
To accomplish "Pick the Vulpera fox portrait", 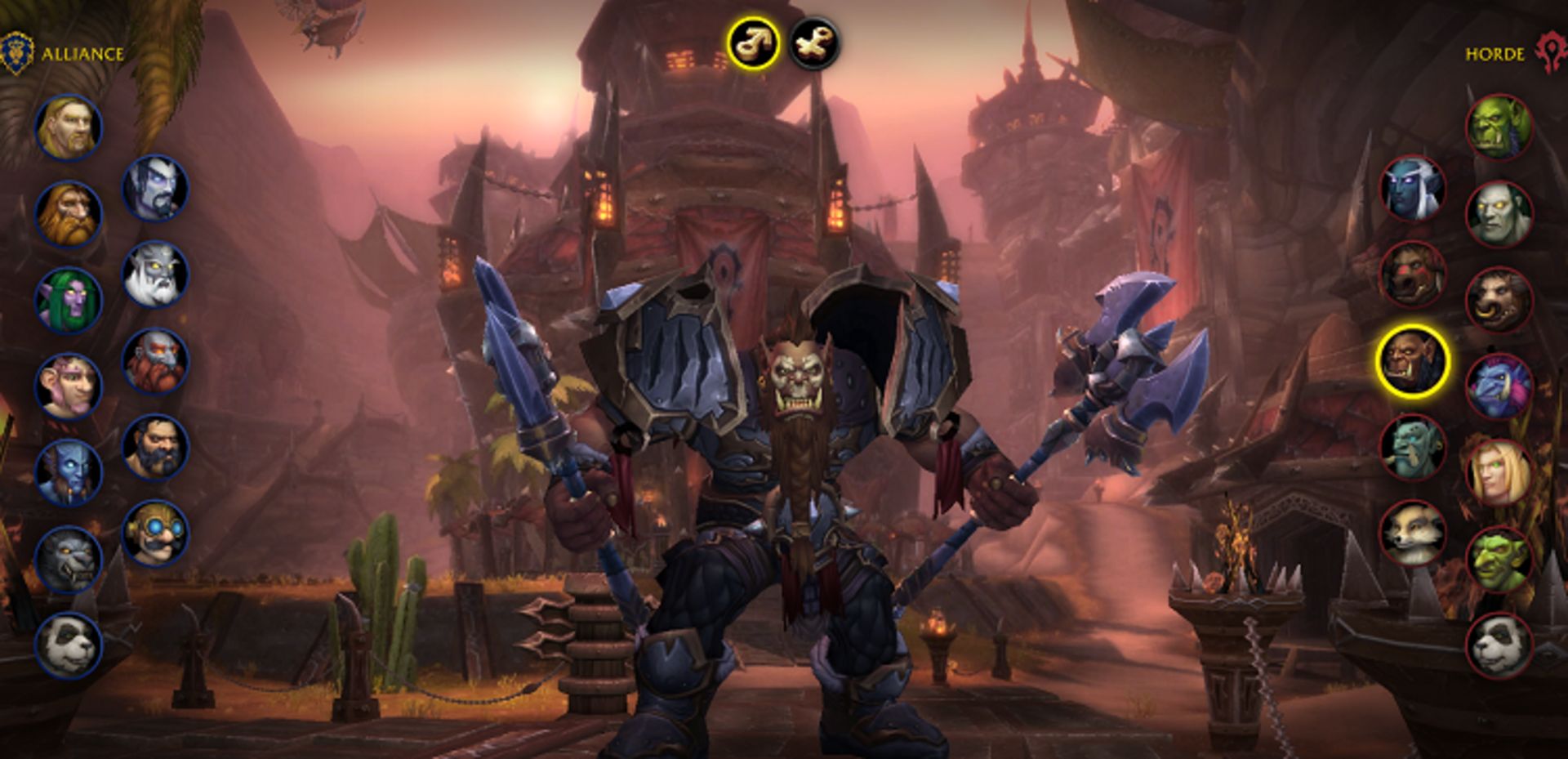I will (x=1413, y=534).
